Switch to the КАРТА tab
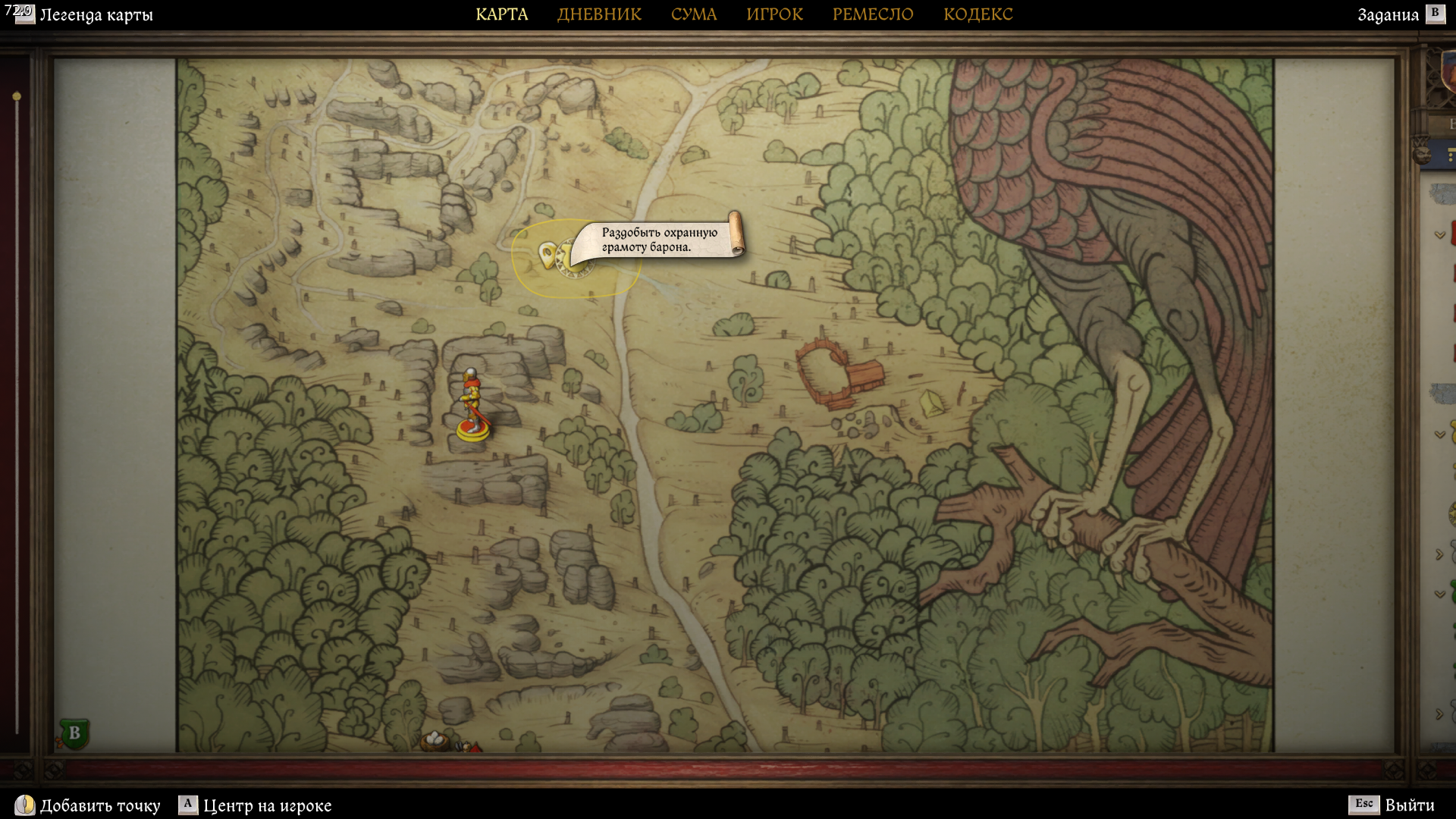The image size is (1456, 819). 501,14
